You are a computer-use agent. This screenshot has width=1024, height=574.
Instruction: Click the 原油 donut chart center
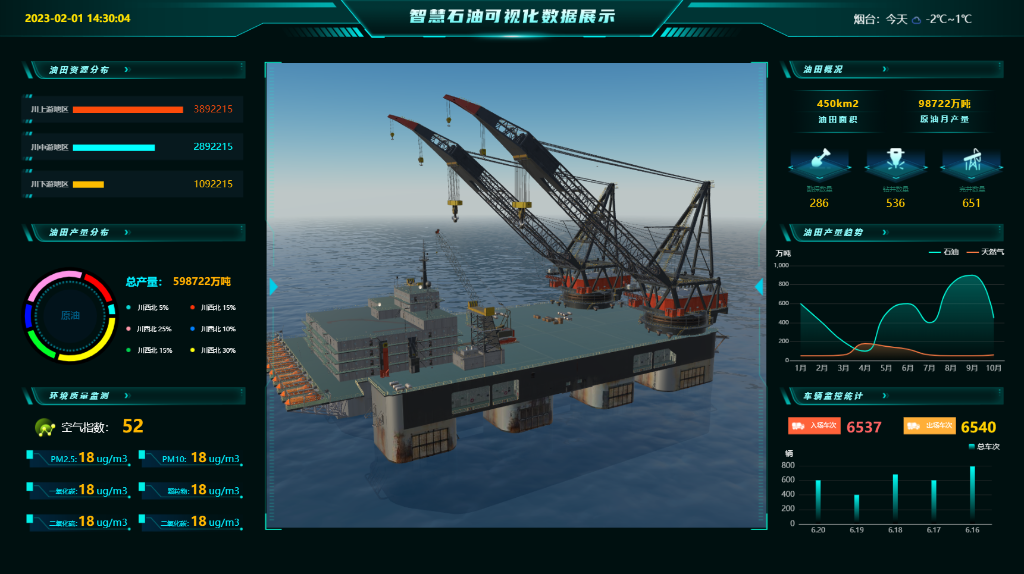click(x=70, y=315)
